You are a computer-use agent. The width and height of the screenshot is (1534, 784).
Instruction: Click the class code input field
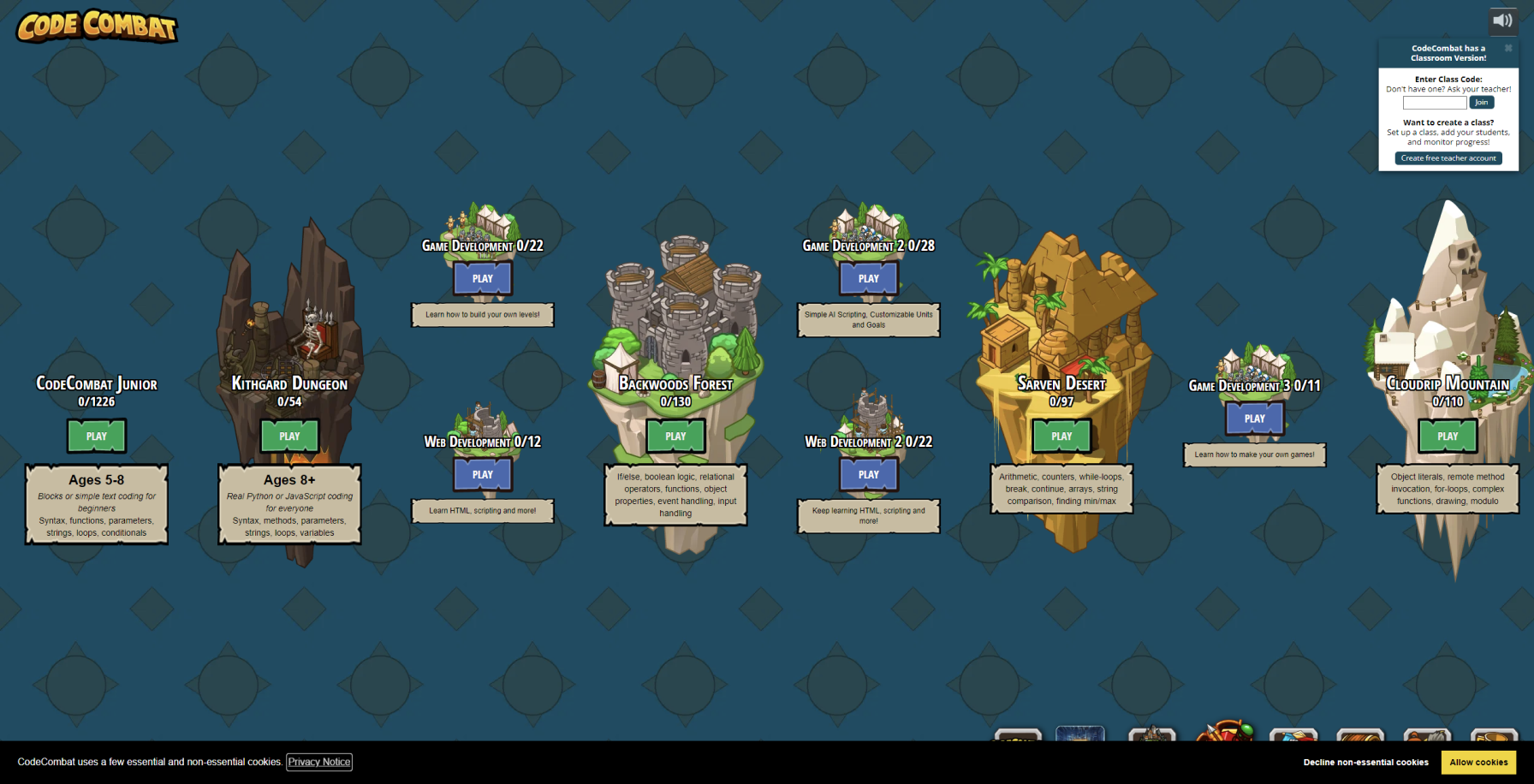1434,103
